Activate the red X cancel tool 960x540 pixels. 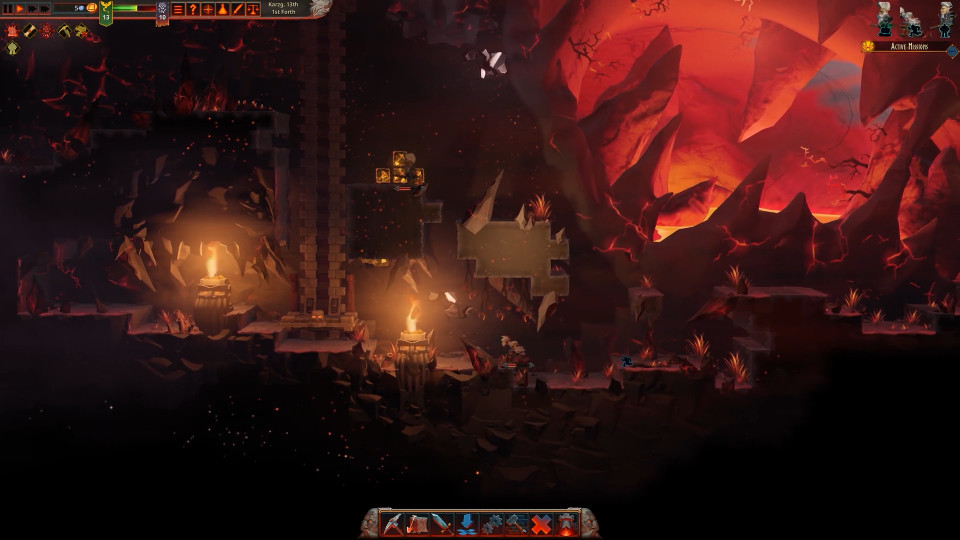coord(541,523)
